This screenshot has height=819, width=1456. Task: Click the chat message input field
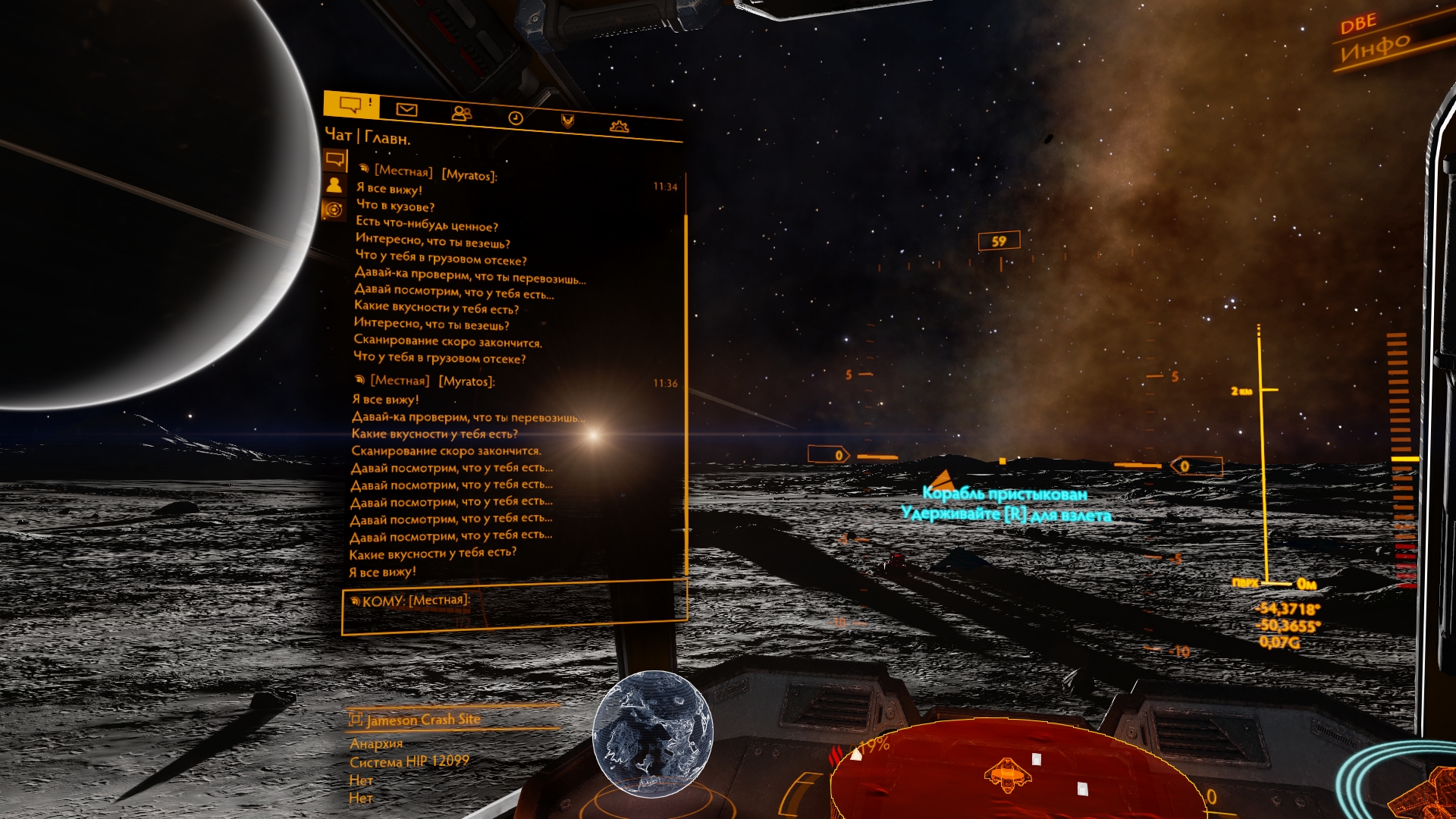tap(516, 609)
